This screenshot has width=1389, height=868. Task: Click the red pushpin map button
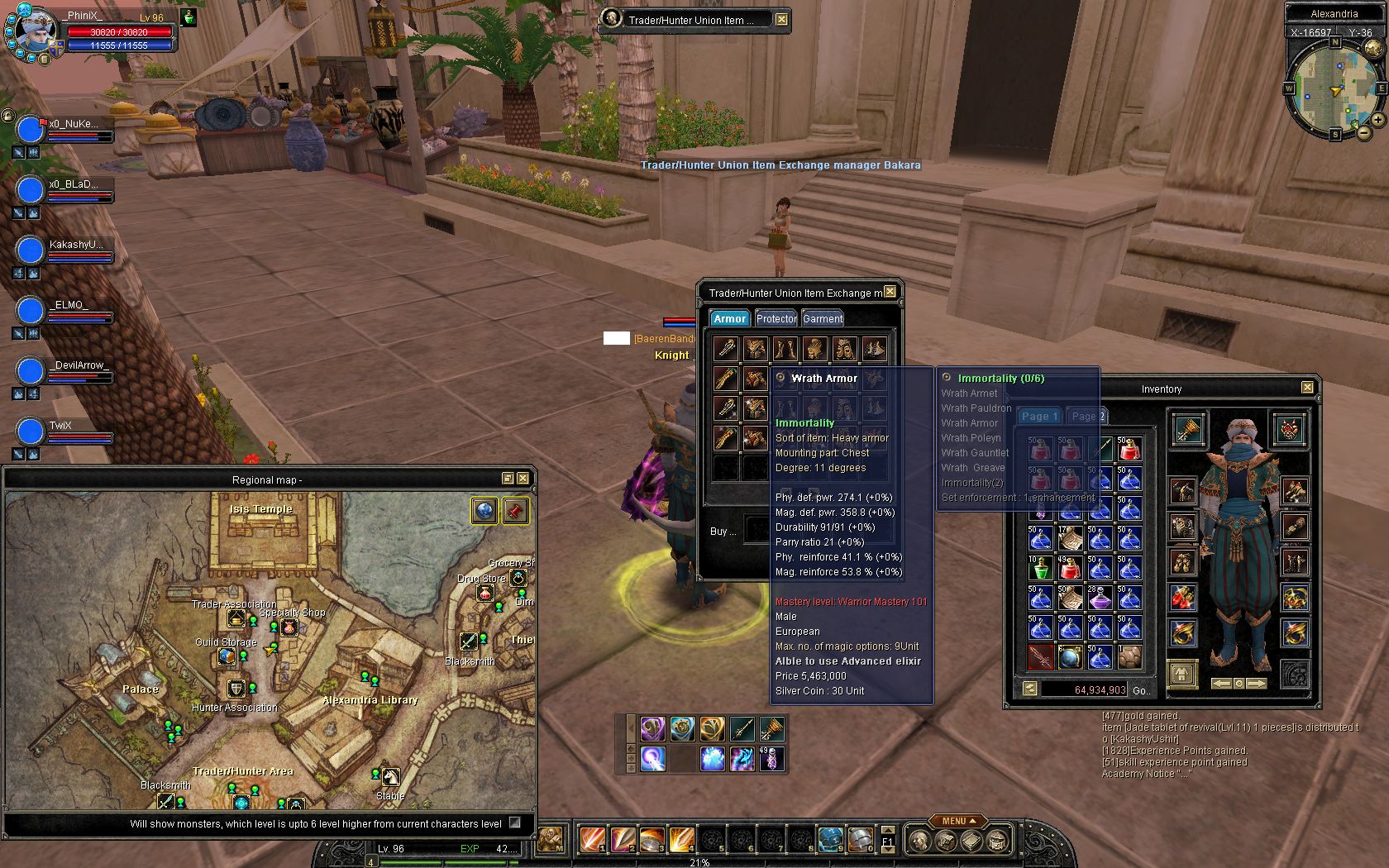click(514, 511)
